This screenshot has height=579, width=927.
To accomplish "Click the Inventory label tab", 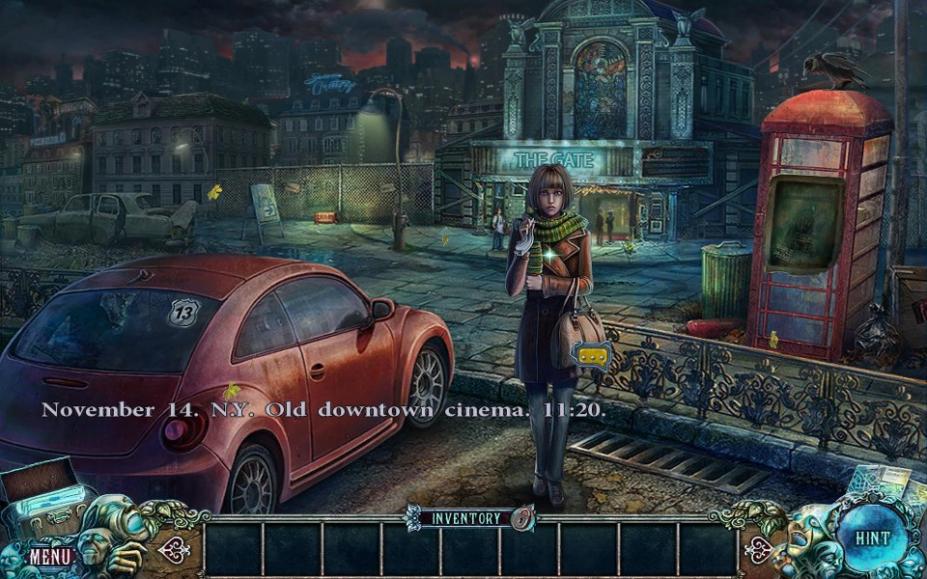I will tap(465, 518).
